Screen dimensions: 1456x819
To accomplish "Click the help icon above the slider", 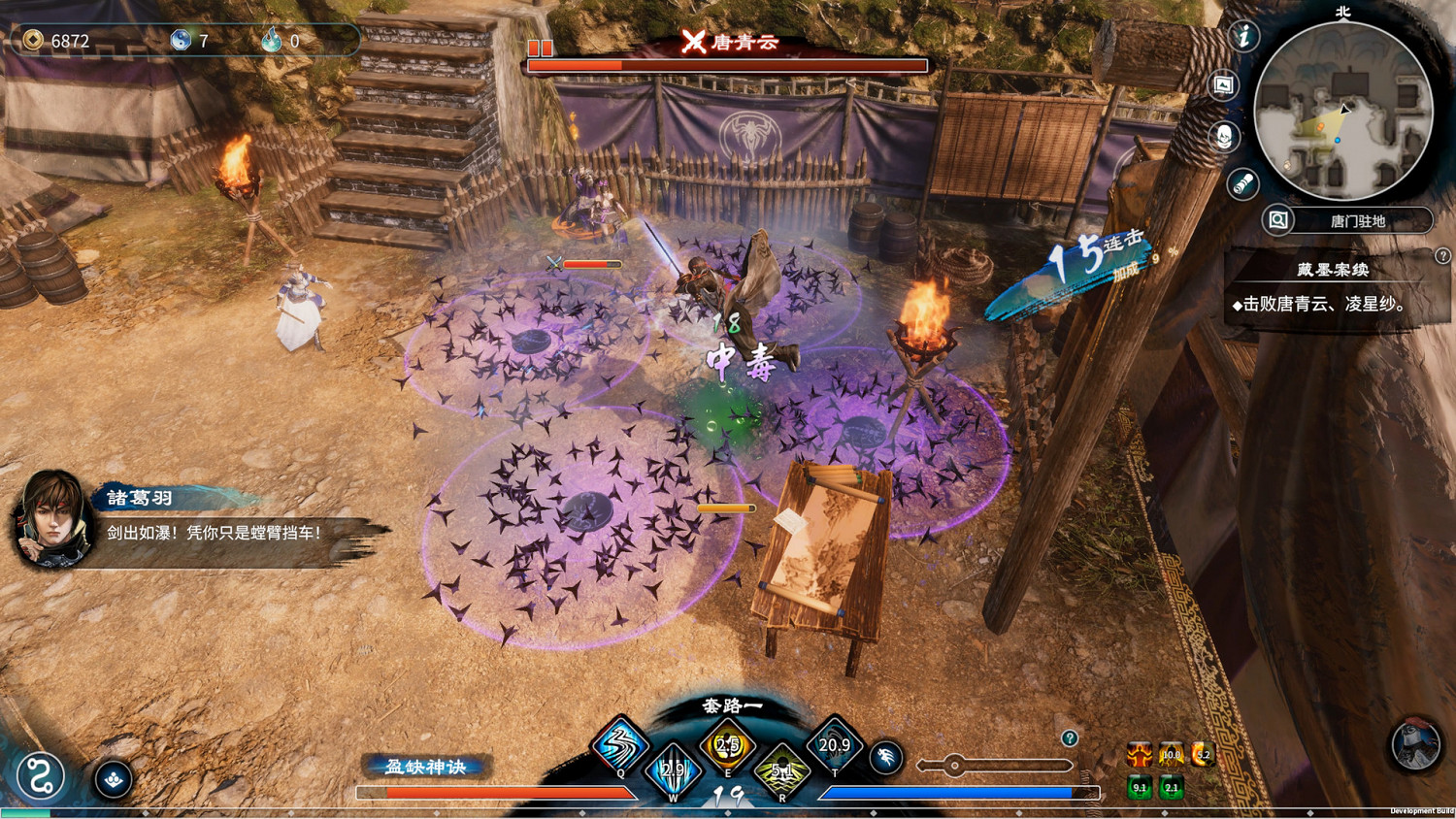I will pos(1069,738).
